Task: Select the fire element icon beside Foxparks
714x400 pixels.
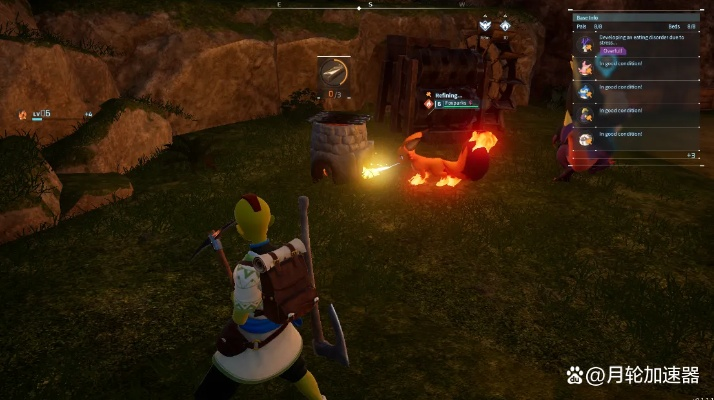Action: pyautogui.click(x=429, y=103)
